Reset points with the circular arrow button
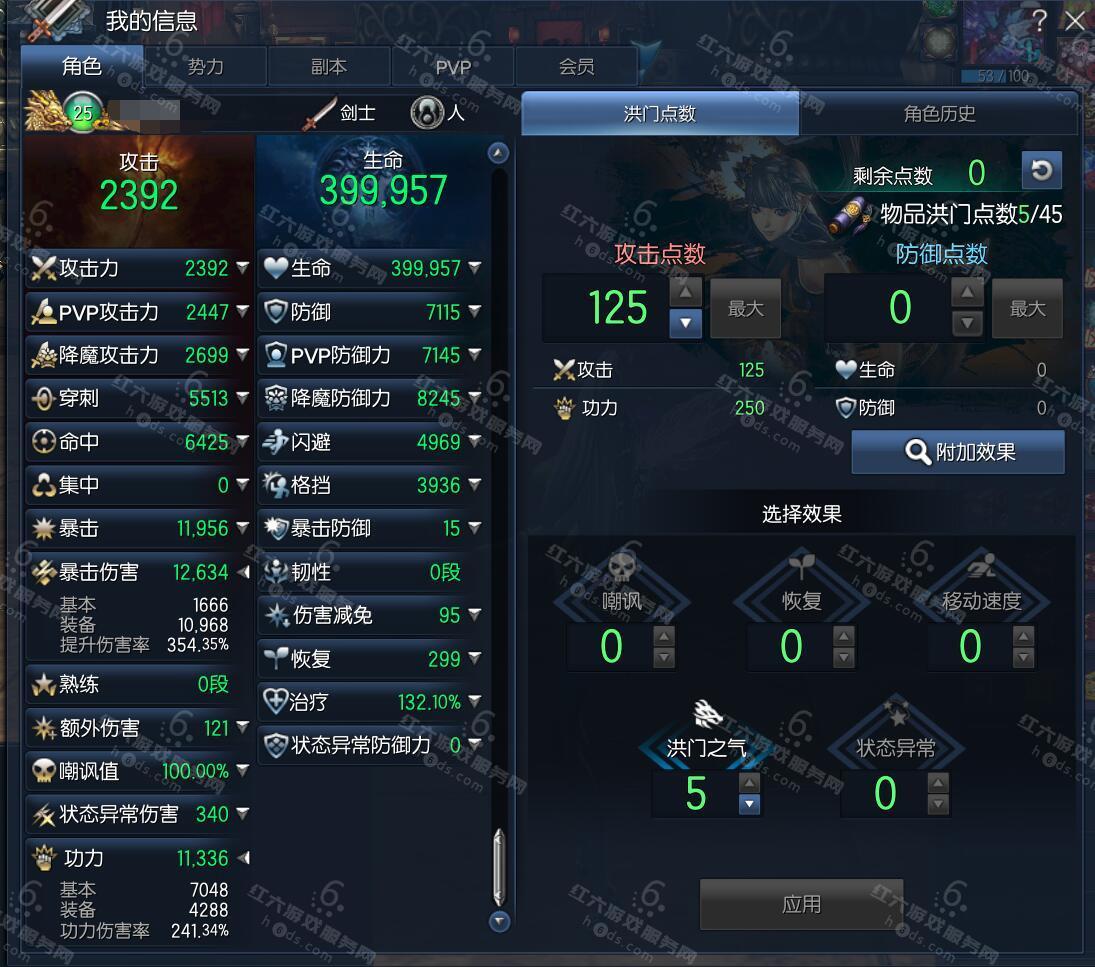Screen dimensions: 1095x967 [1041, 171]
